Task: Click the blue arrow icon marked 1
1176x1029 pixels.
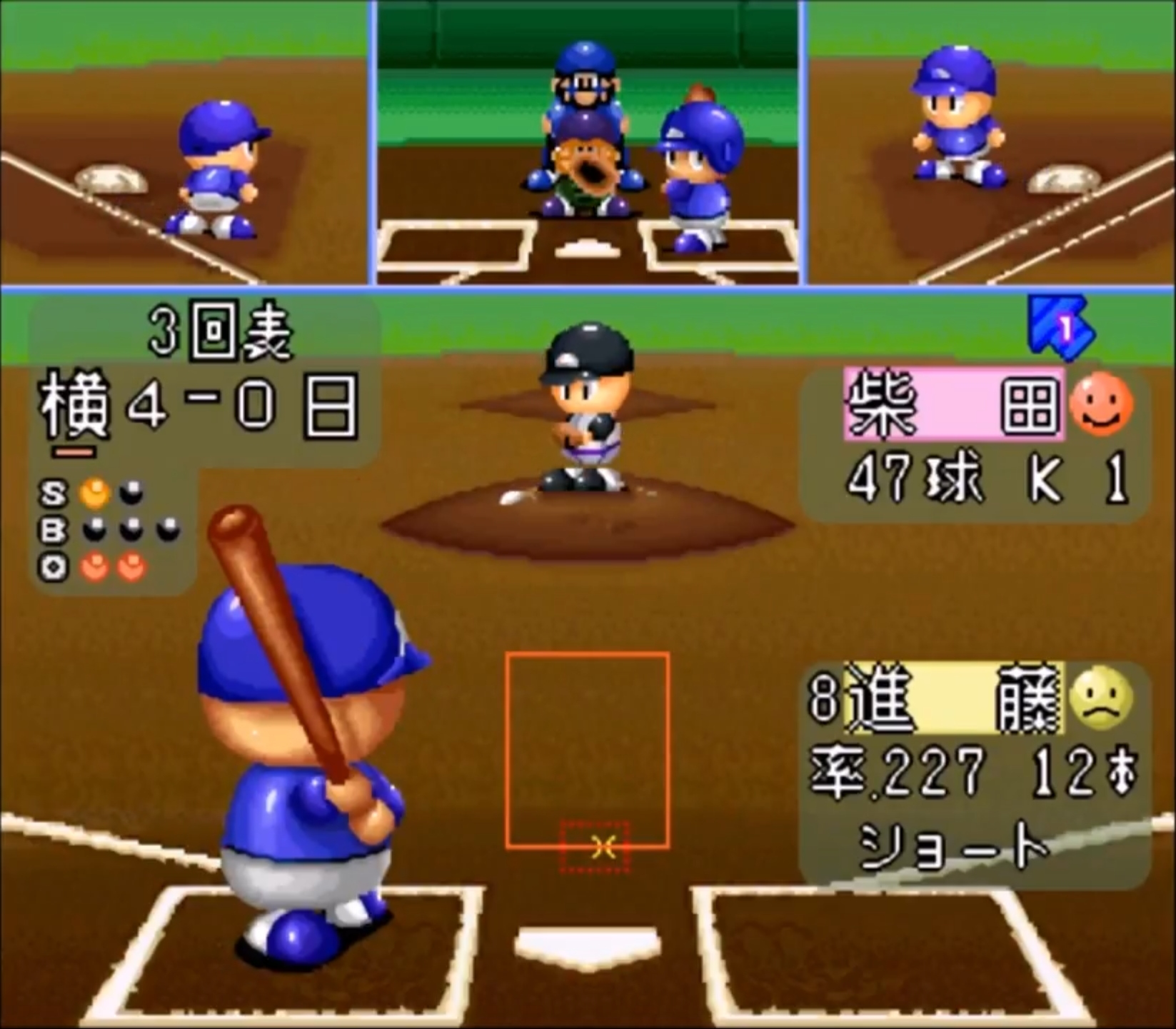Action: point(1061,328)
